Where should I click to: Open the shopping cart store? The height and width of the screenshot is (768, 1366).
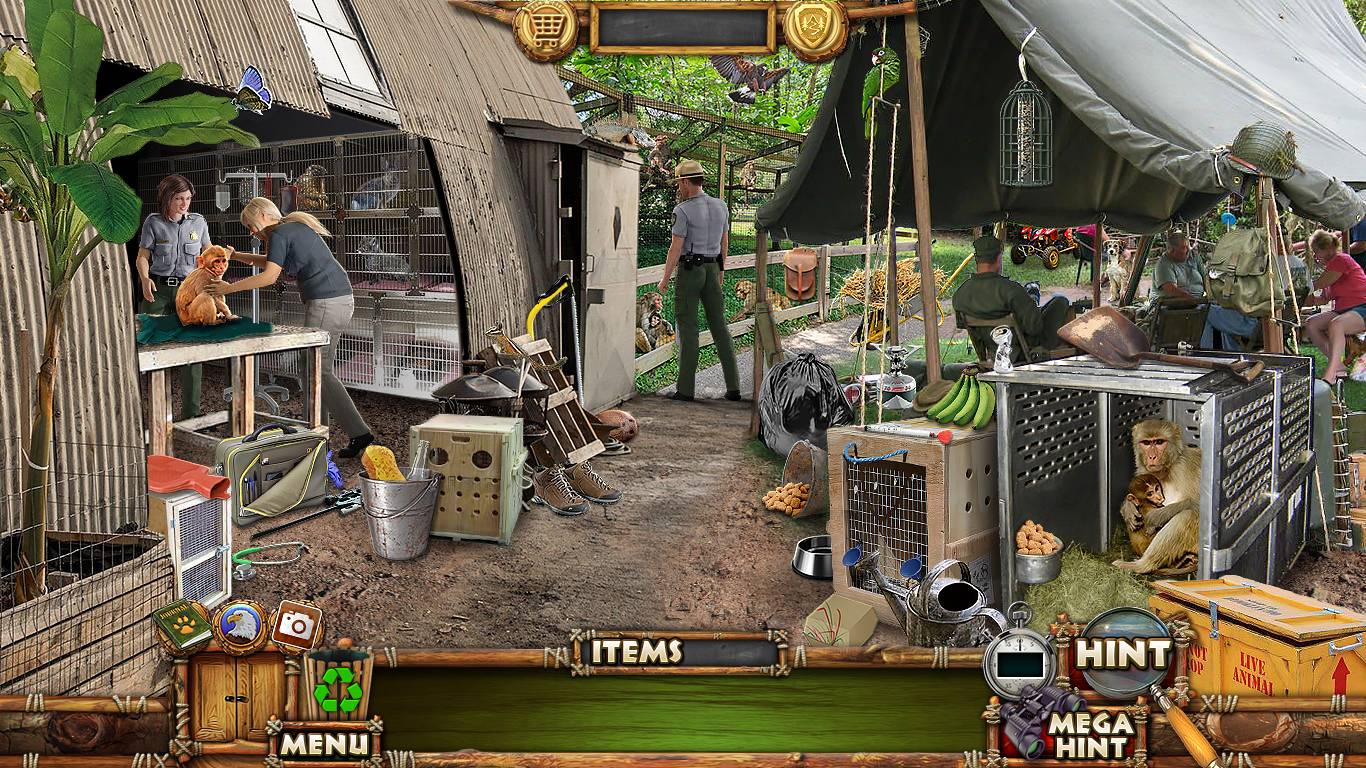pos(545,30)
